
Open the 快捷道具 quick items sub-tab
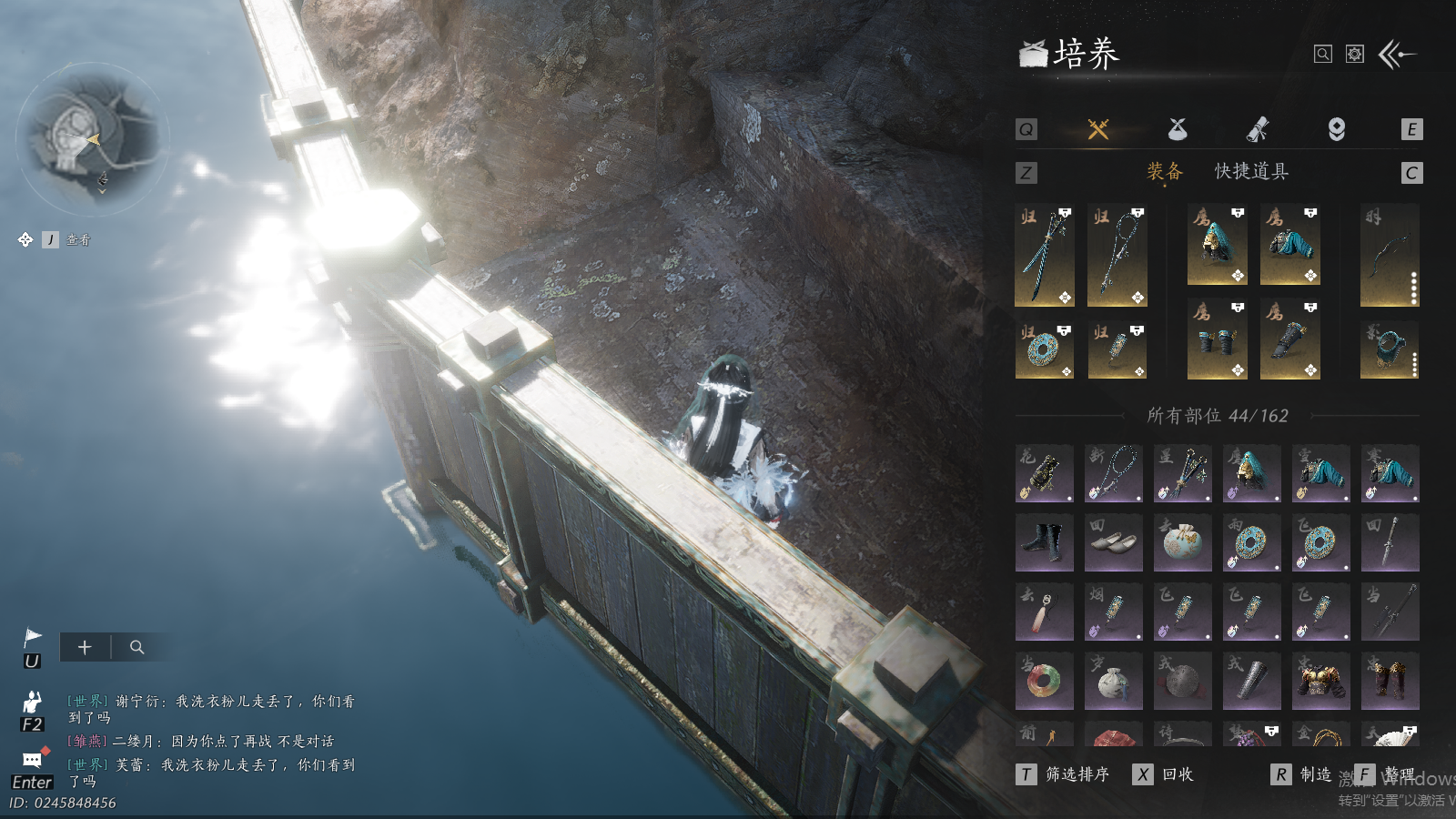(1251, 172)
